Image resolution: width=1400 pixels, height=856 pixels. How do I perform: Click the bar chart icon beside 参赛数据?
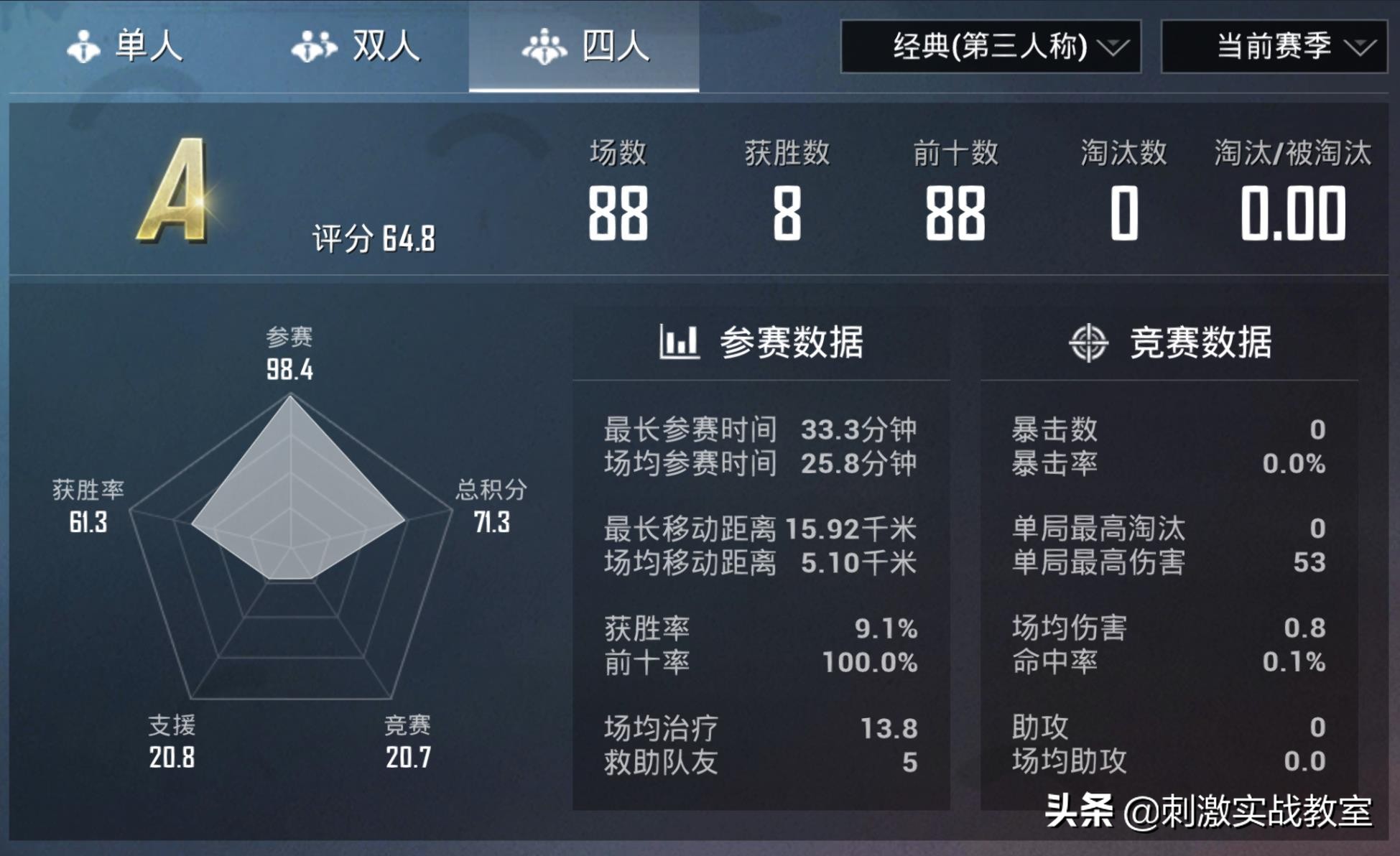679,343
